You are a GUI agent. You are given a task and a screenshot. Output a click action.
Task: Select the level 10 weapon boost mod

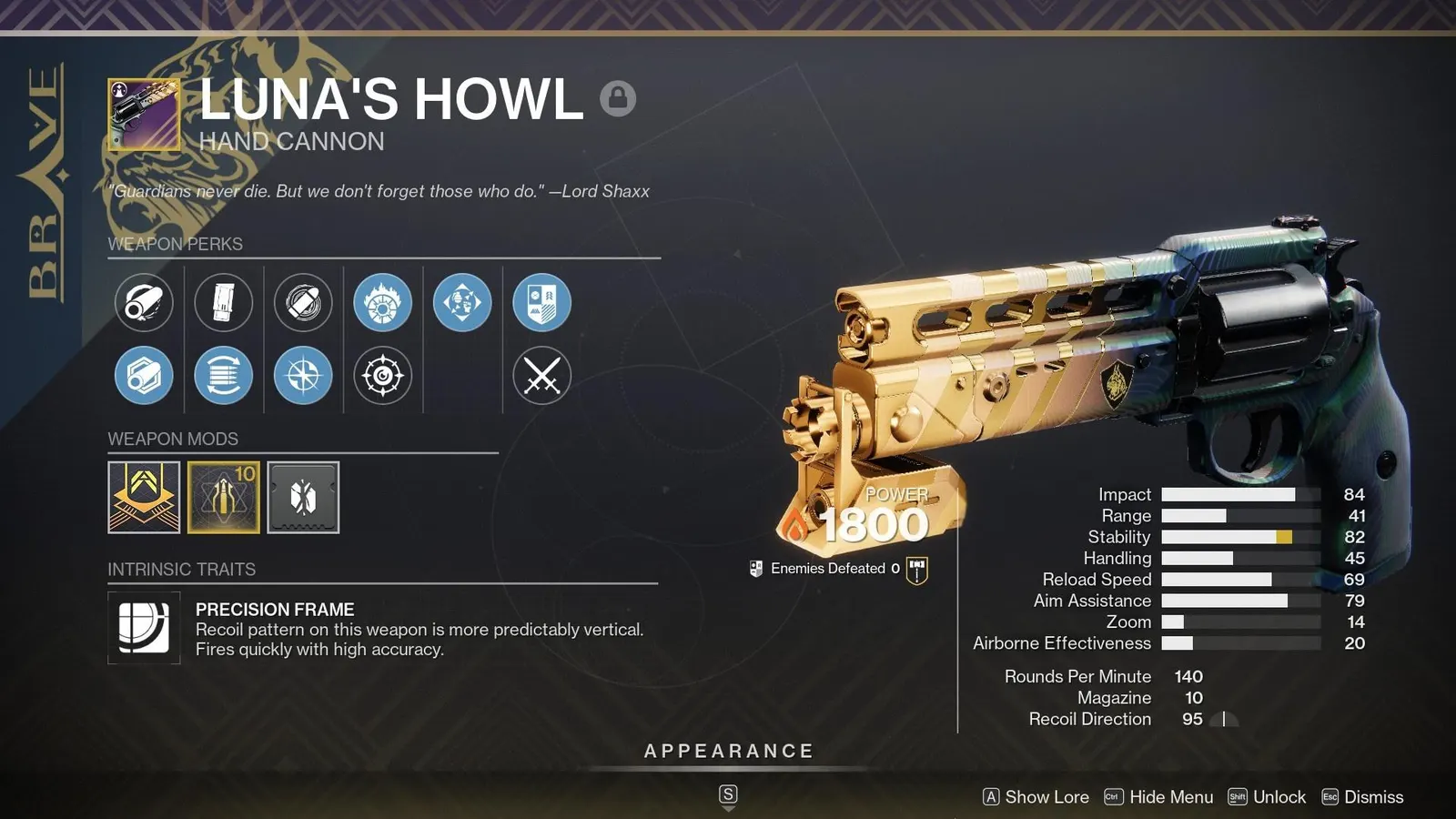click(224, 496)
